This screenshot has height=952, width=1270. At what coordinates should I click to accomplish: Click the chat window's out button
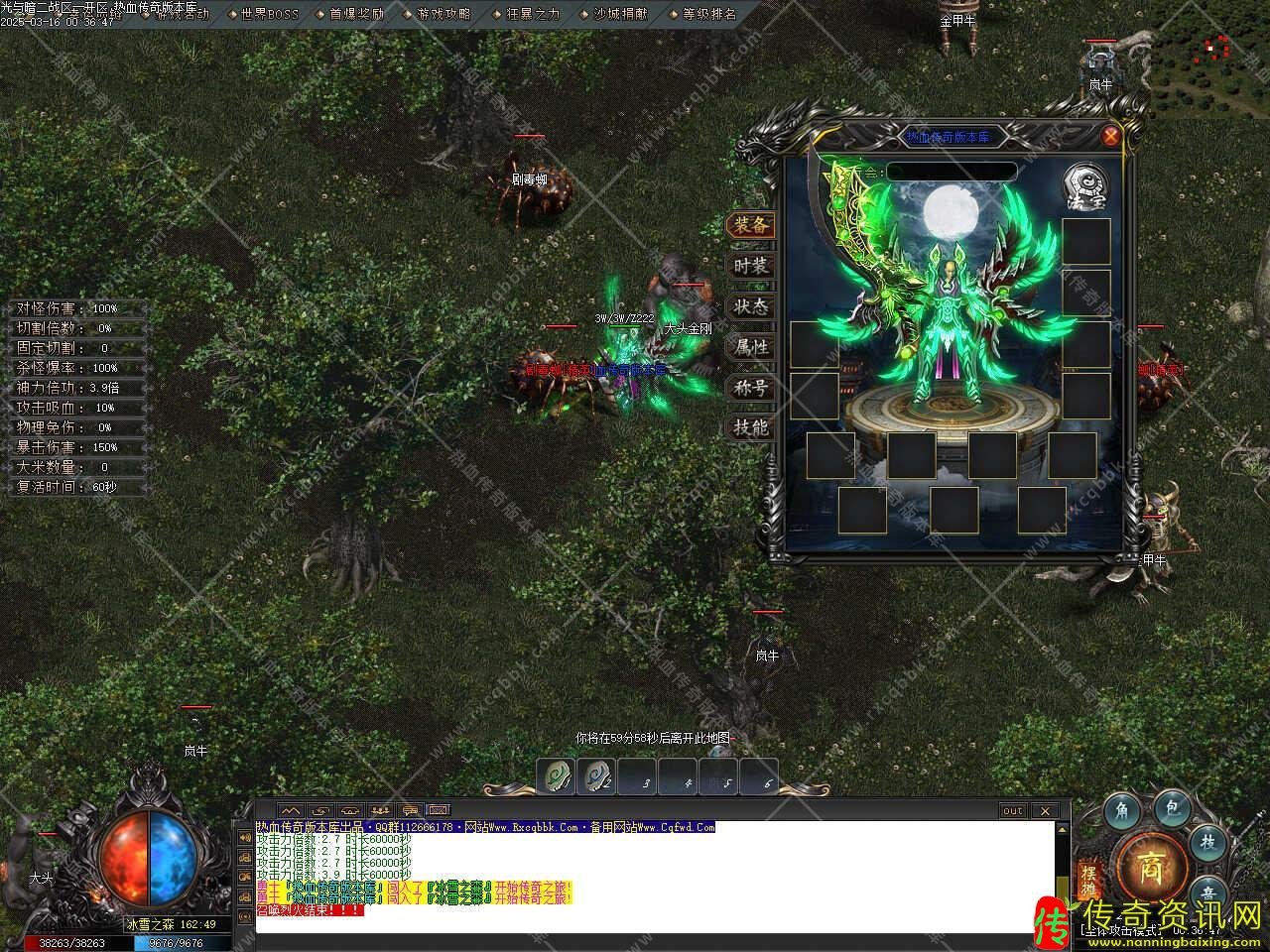click(x=1012, y=810)
